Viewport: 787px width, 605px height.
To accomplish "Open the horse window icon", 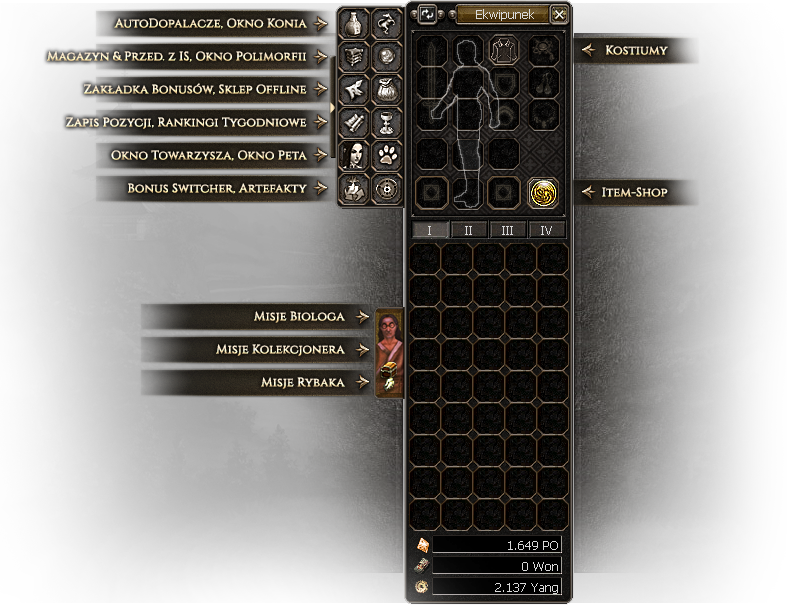I will pos(386,23).
